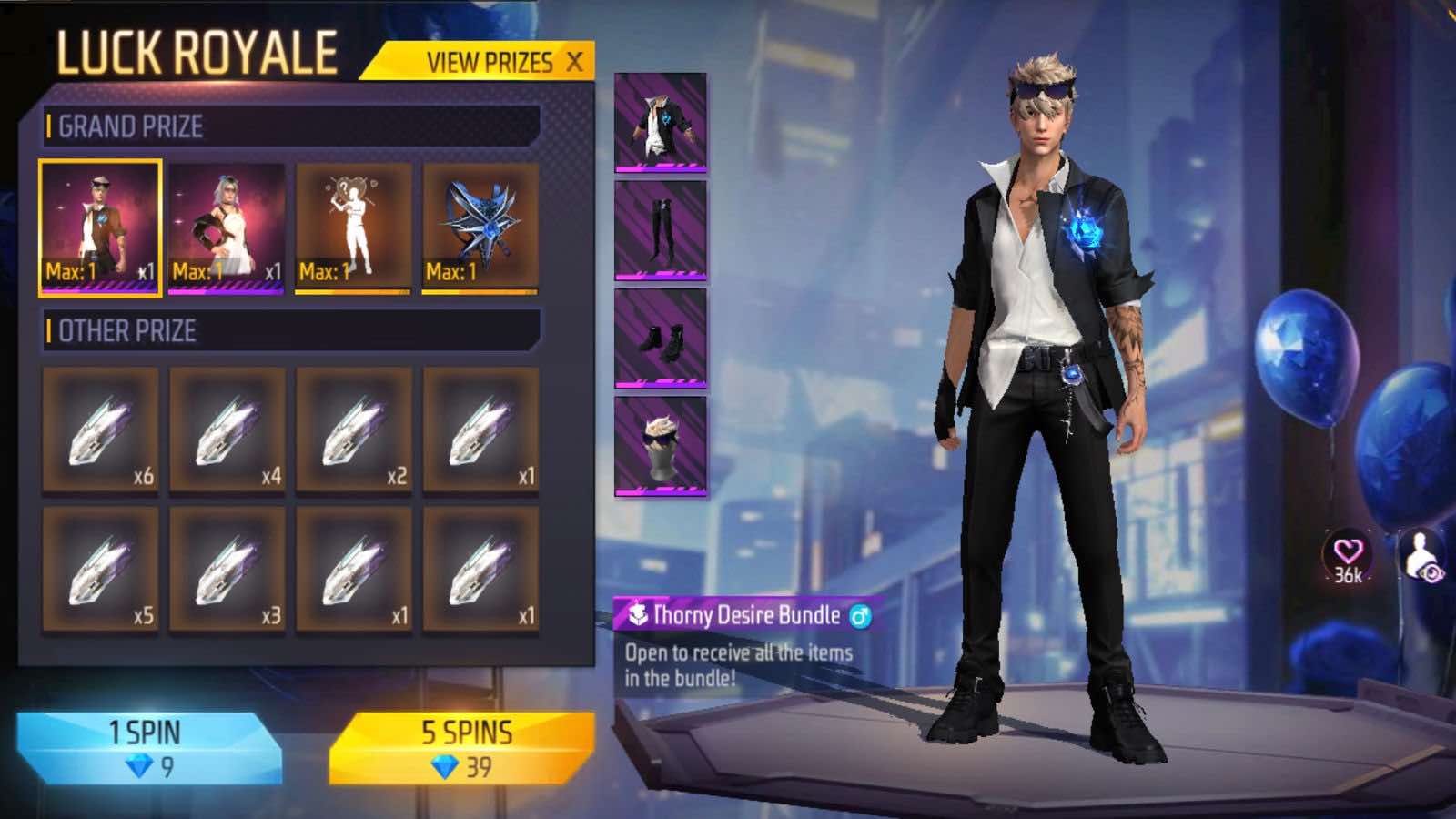Close the Luck Royale prizes panel

572,64
